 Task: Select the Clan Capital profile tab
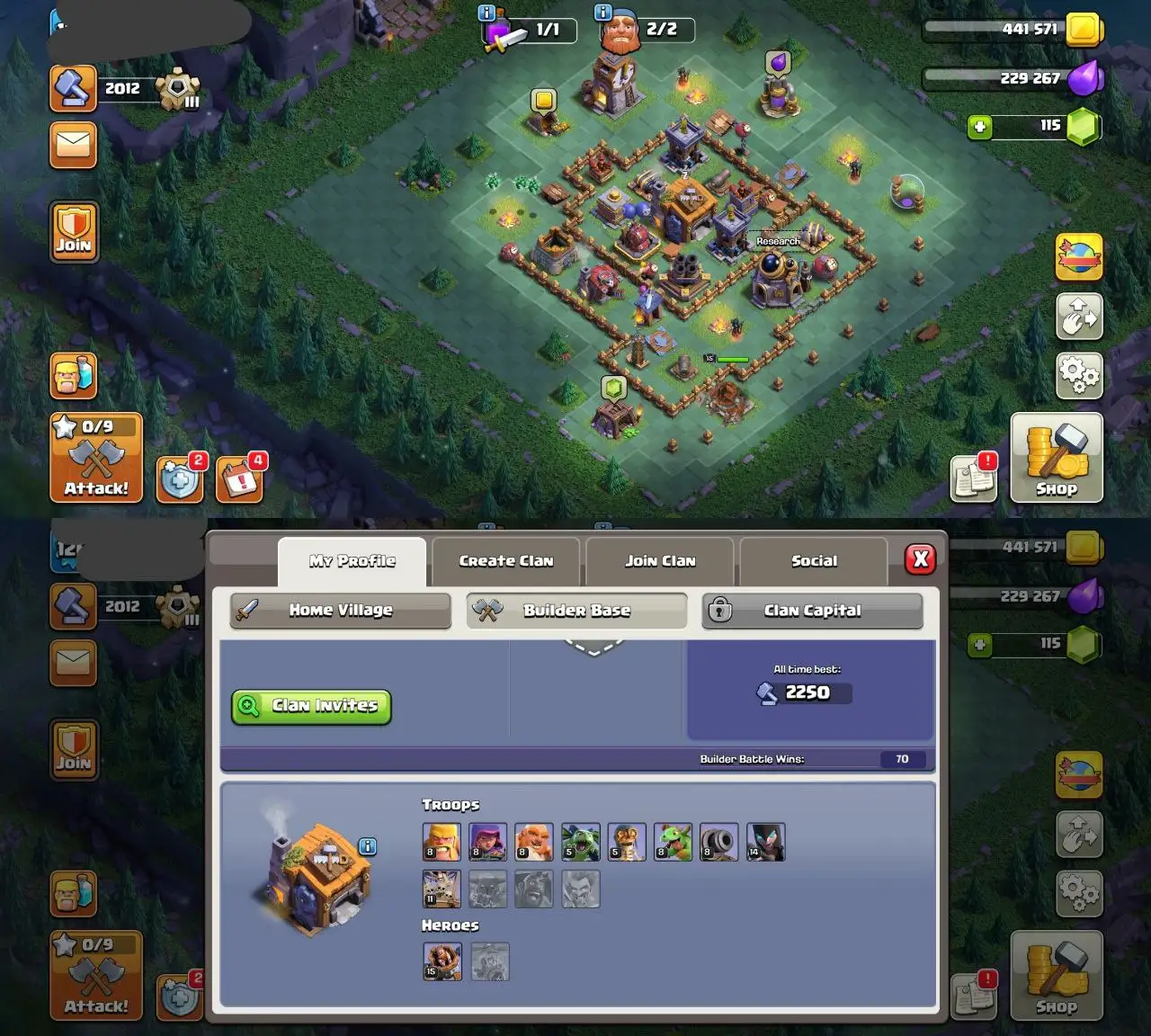pos(812,611)
